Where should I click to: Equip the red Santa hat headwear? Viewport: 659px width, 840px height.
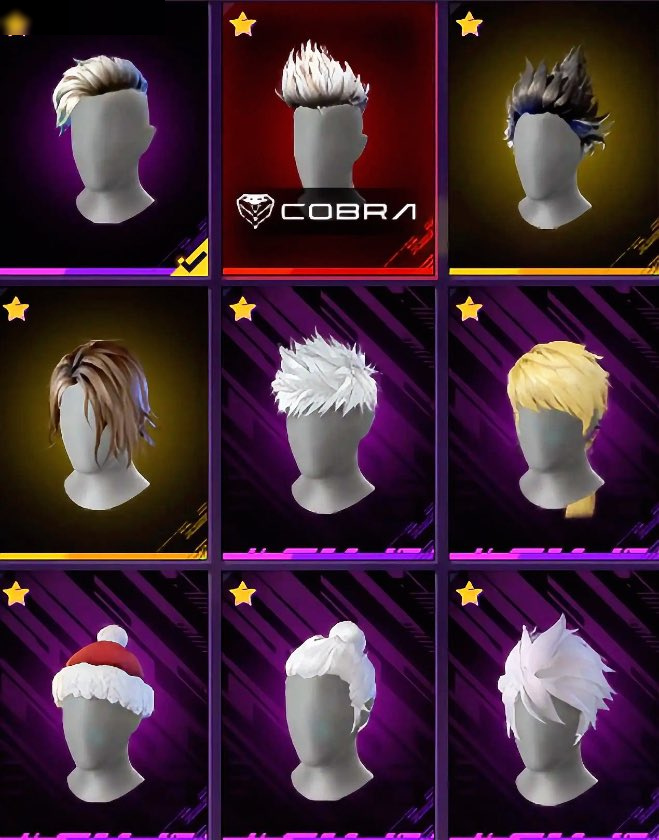[x=104, y=705]
